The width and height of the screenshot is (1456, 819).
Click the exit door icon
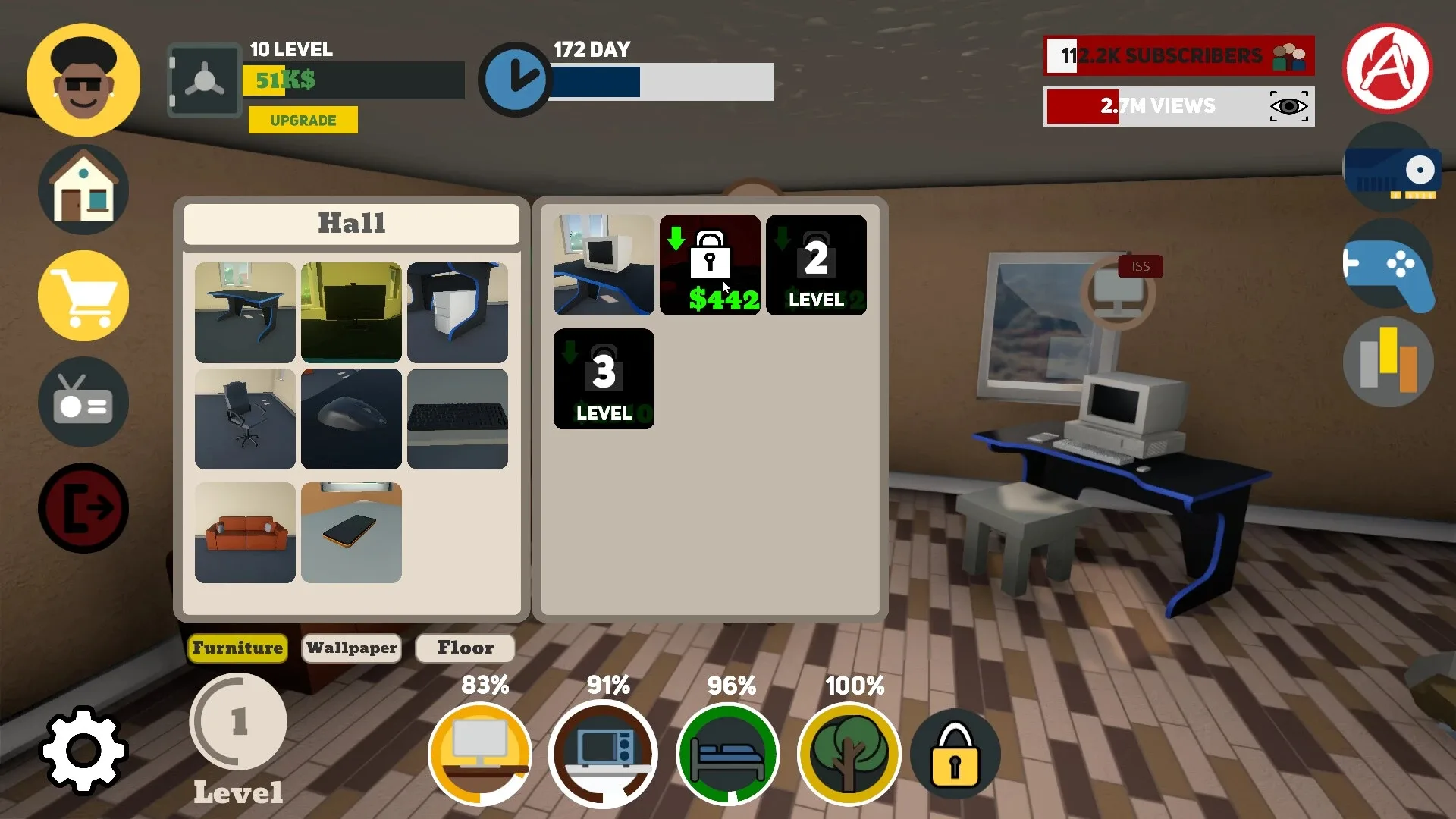tap(83, 507)
